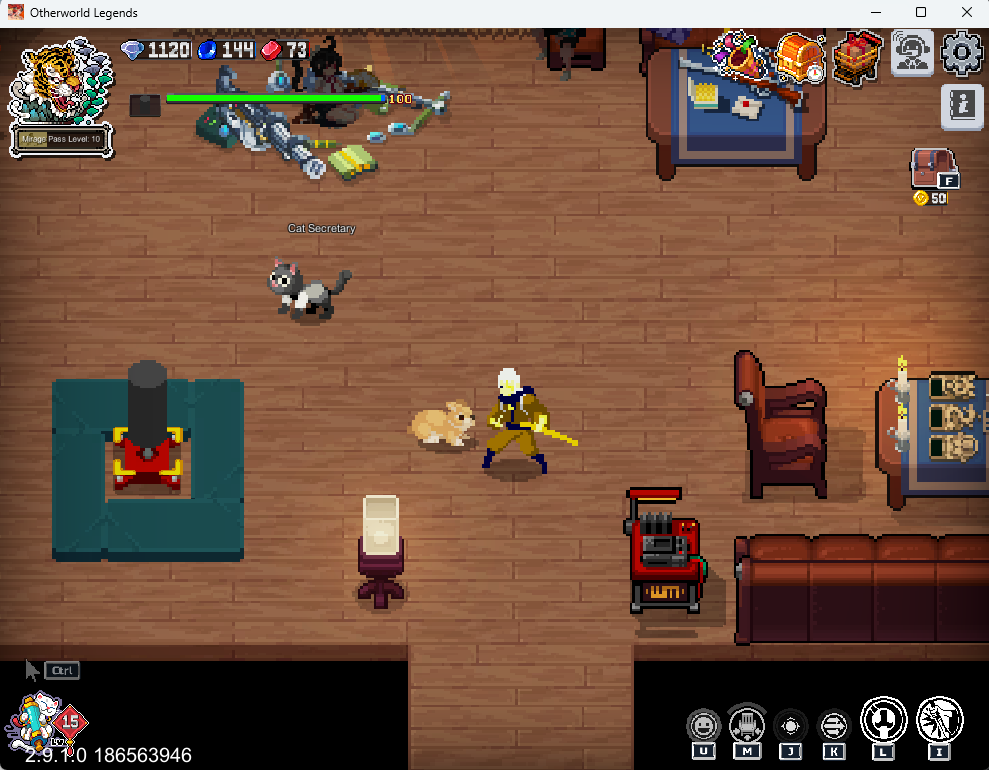This screenshot has height=770, width=989.
Task: Click the red gem currency counter
Action: [285, 50]
